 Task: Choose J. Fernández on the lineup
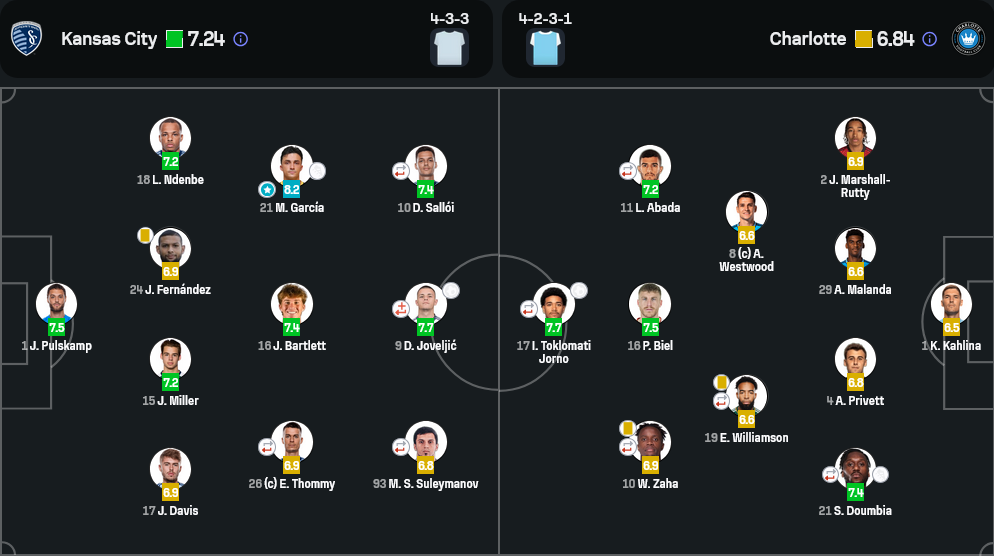[x=170, y=249]
